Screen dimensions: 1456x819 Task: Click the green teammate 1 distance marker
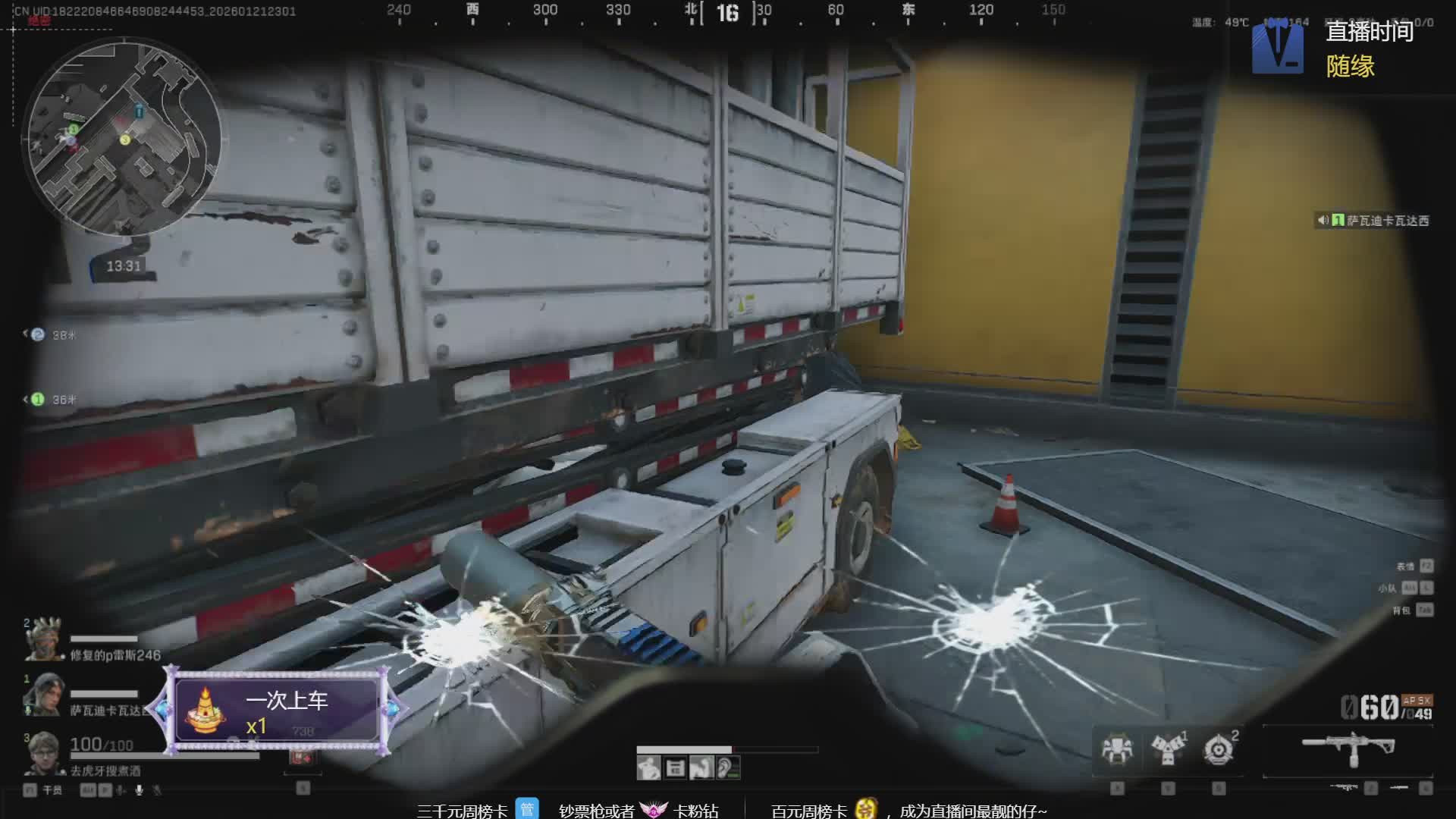[38, 400]
